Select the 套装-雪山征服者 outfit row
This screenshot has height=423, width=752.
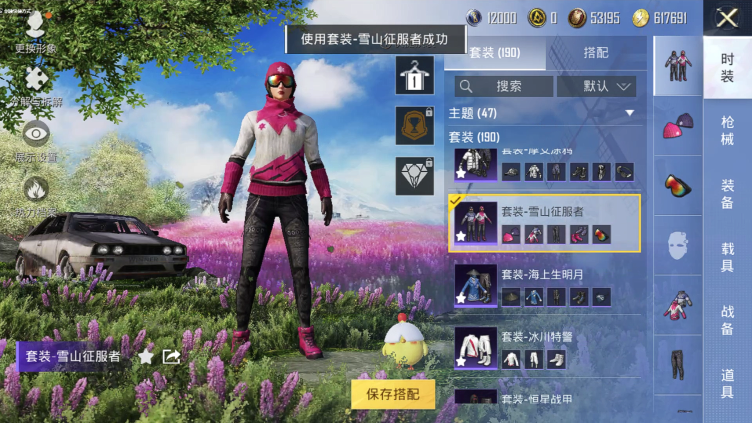click(x=545, y=223)
